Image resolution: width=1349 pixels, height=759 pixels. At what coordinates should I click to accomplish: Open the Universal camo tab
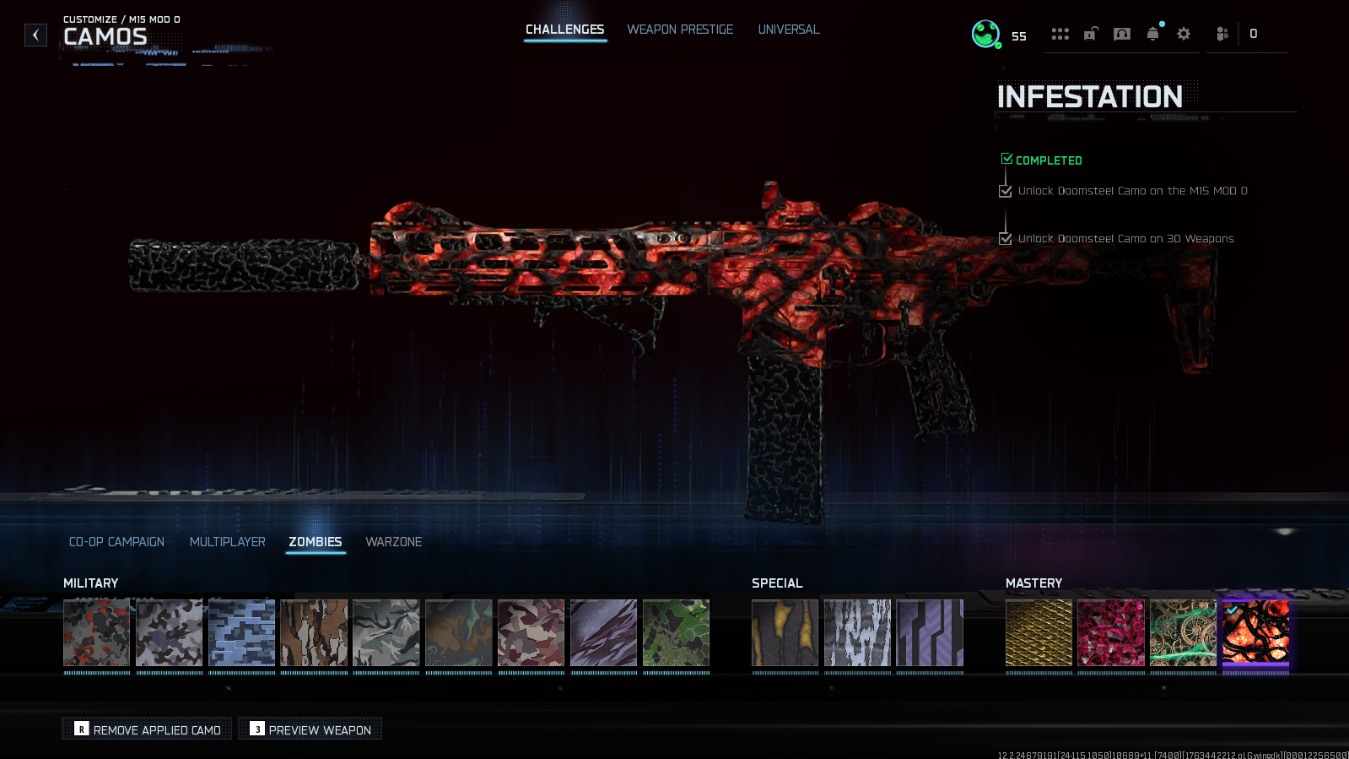pos(788,29)
